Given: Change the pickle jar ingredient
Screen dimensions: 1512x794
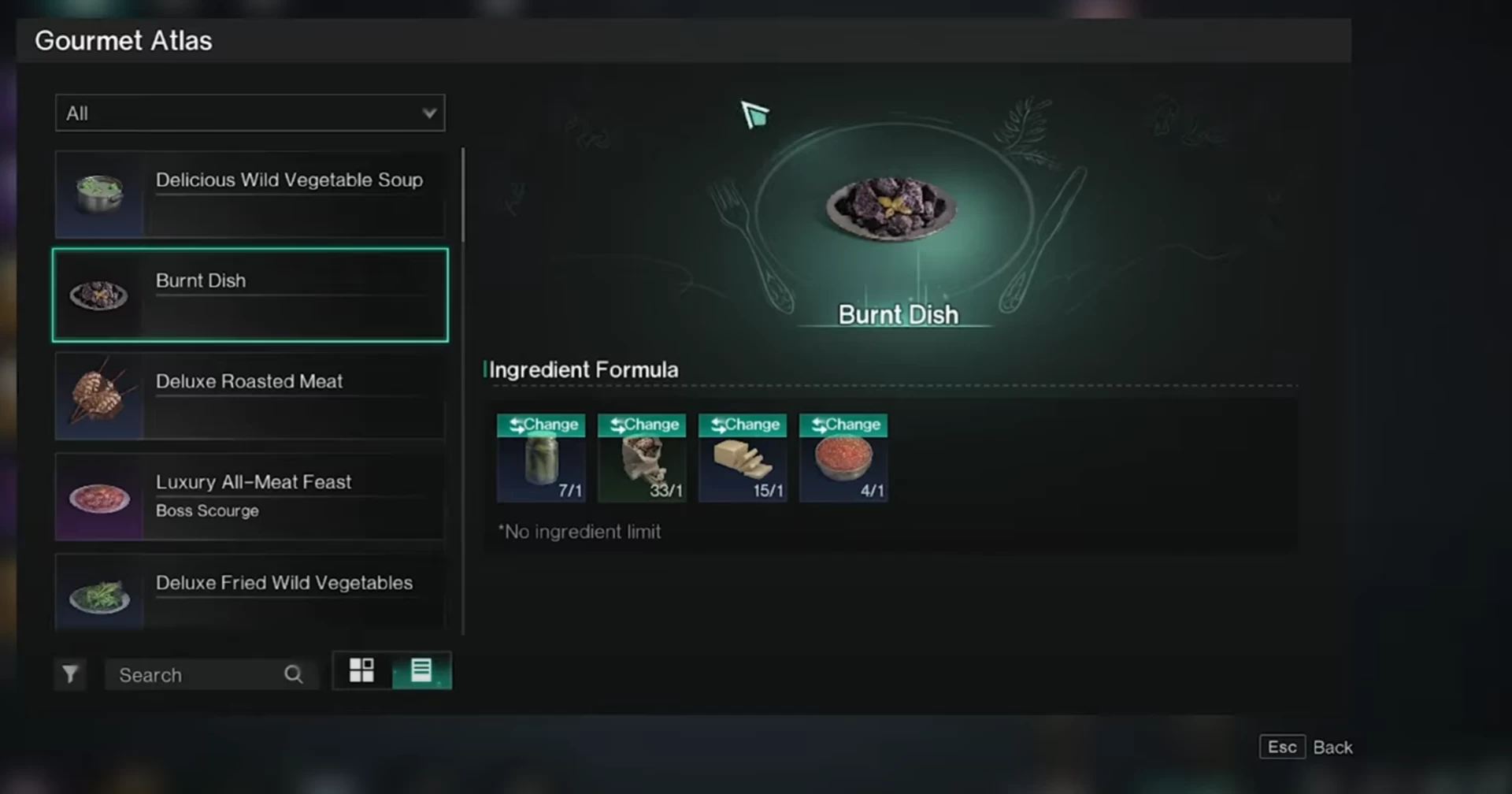Looking at the screenshot, I should [x=541, y=425].
